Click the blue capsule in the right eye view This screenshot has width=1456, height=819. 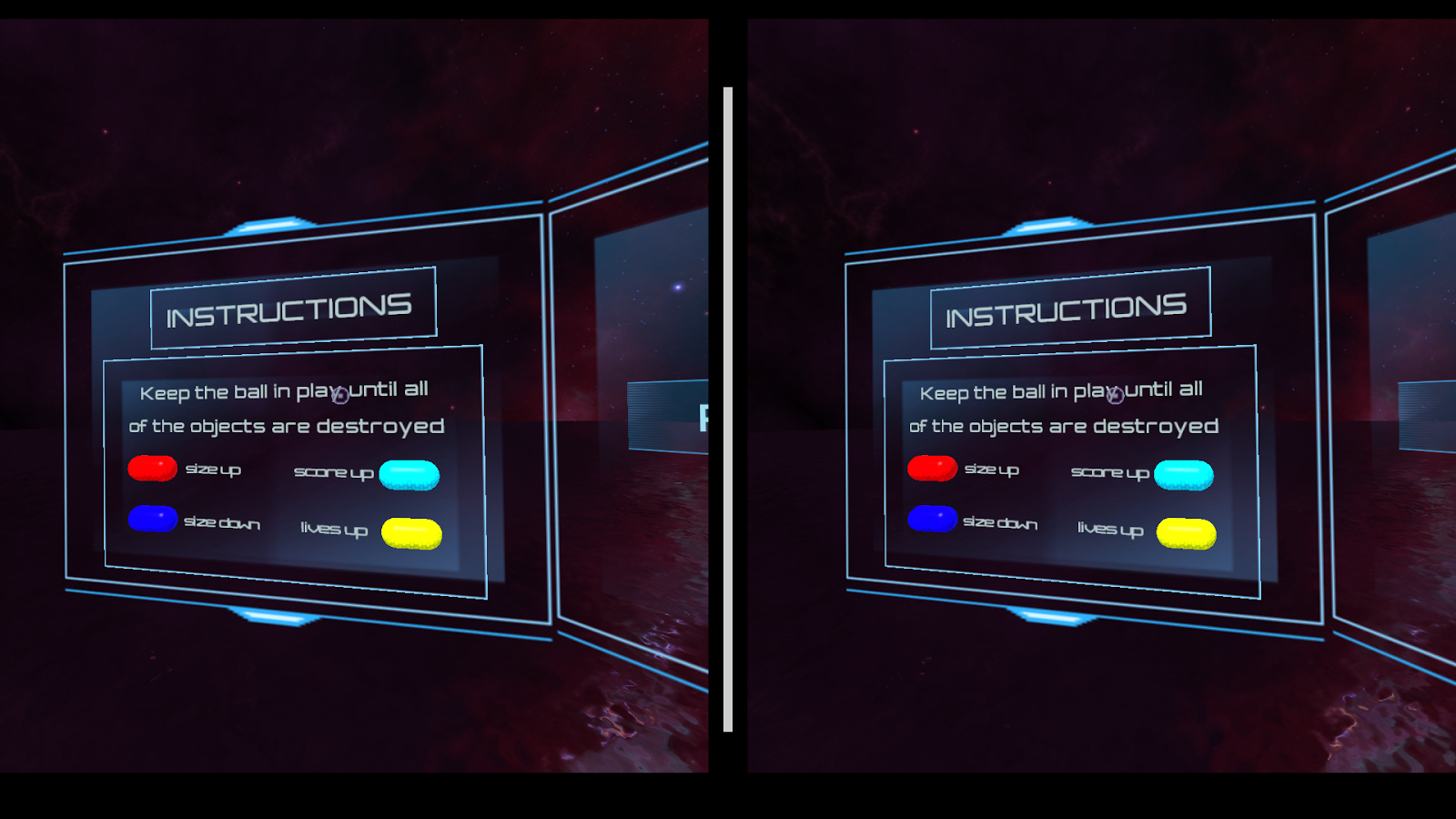point(930,520)
